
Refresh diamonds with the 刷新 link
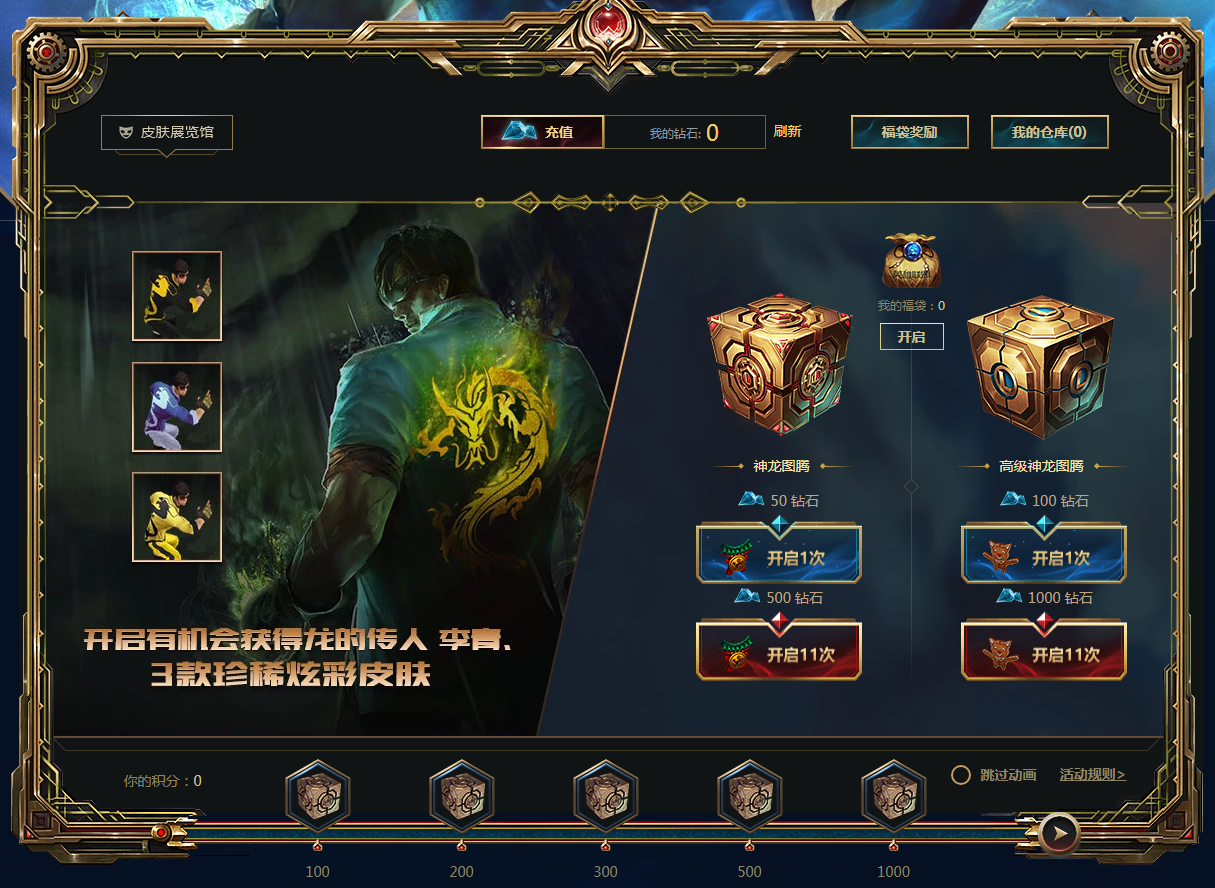pos(787,132)
